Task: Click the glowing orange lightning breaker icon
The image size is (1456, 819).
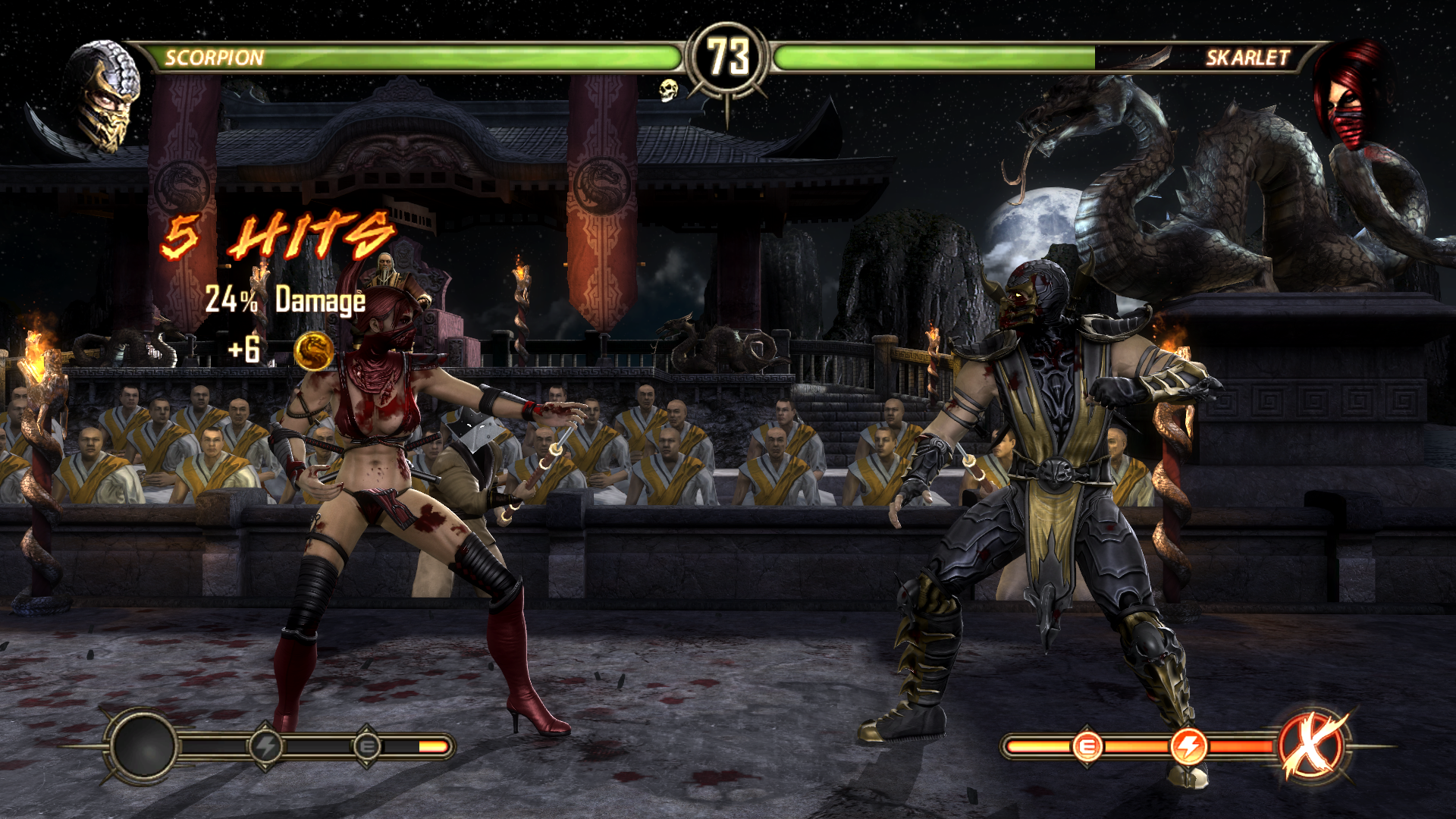Action: [1188, 746]
